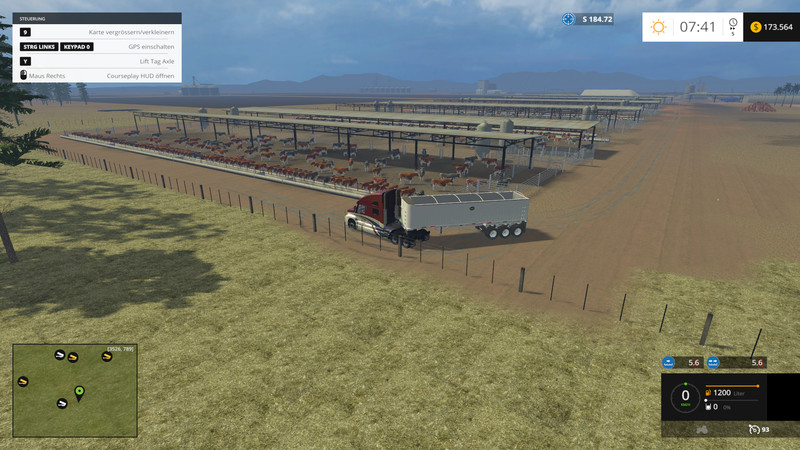800x450 pixels.
Task: Click the sun weather icon
Action: [658, 27]
